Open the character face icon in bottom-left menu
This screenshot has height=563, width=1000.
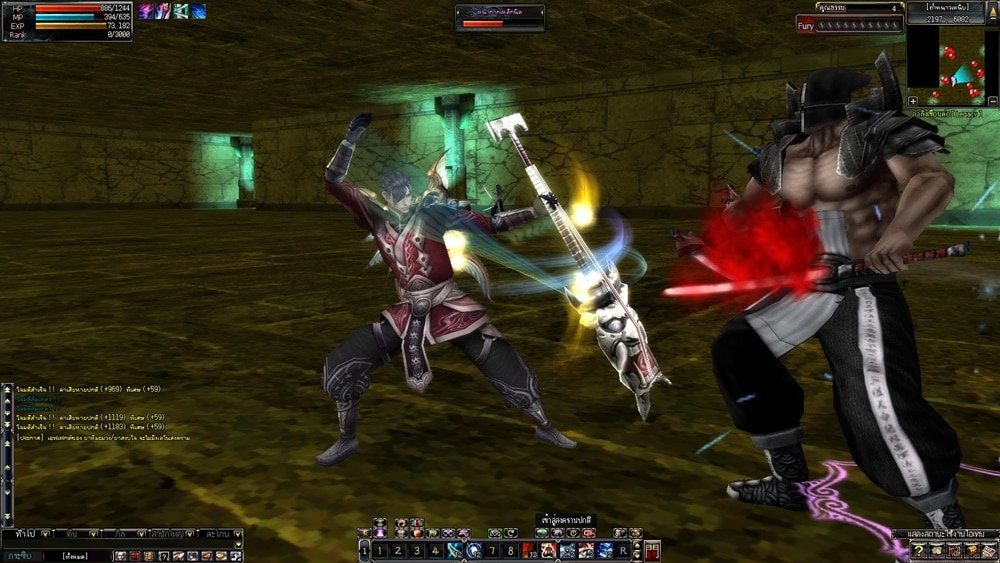[x=119, y=555]
